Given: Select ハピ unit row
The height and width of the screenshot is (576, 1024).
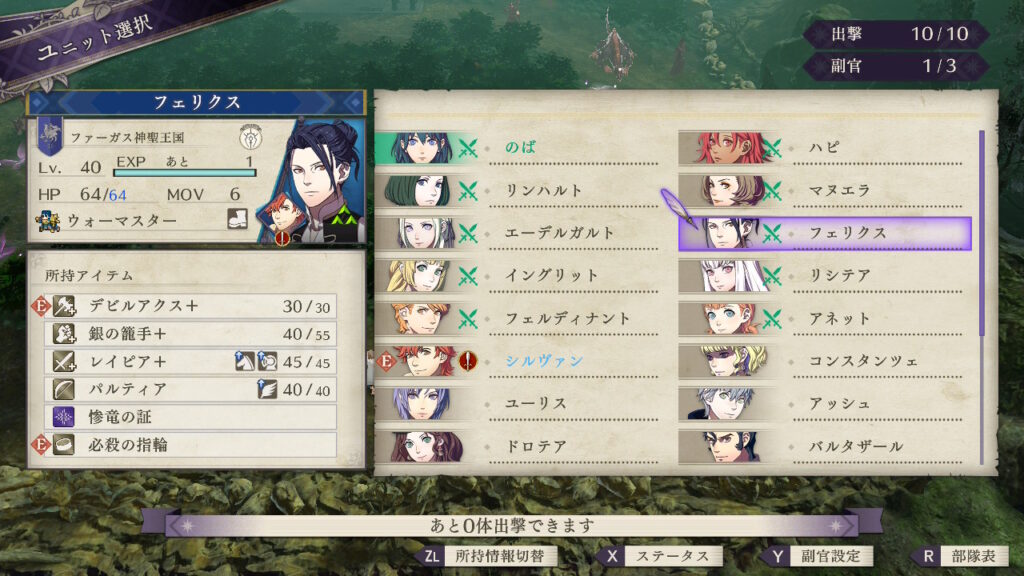Looking at the screenshot, I should coord(824,148).
